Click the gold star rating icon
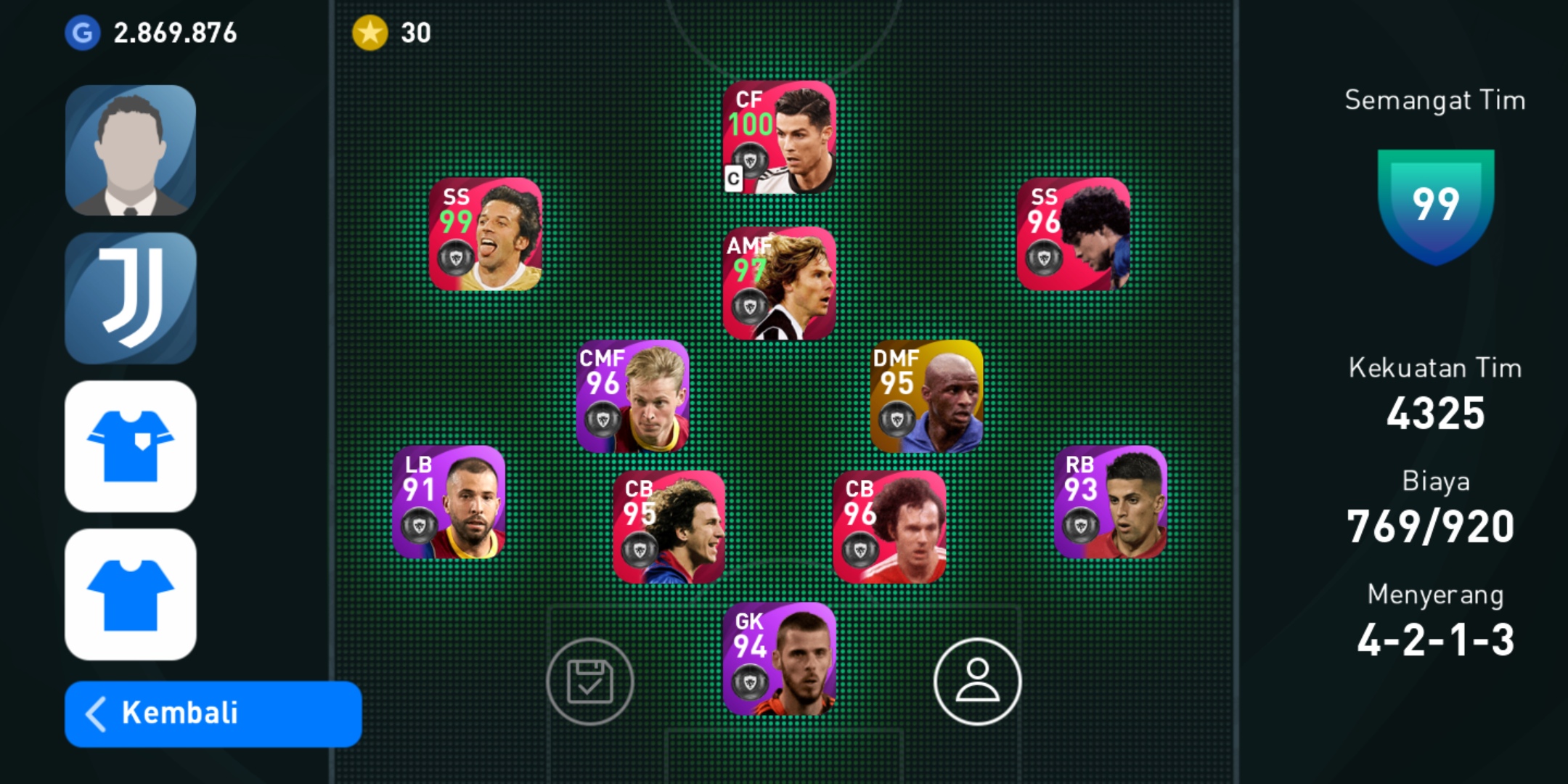 [372, 32]
